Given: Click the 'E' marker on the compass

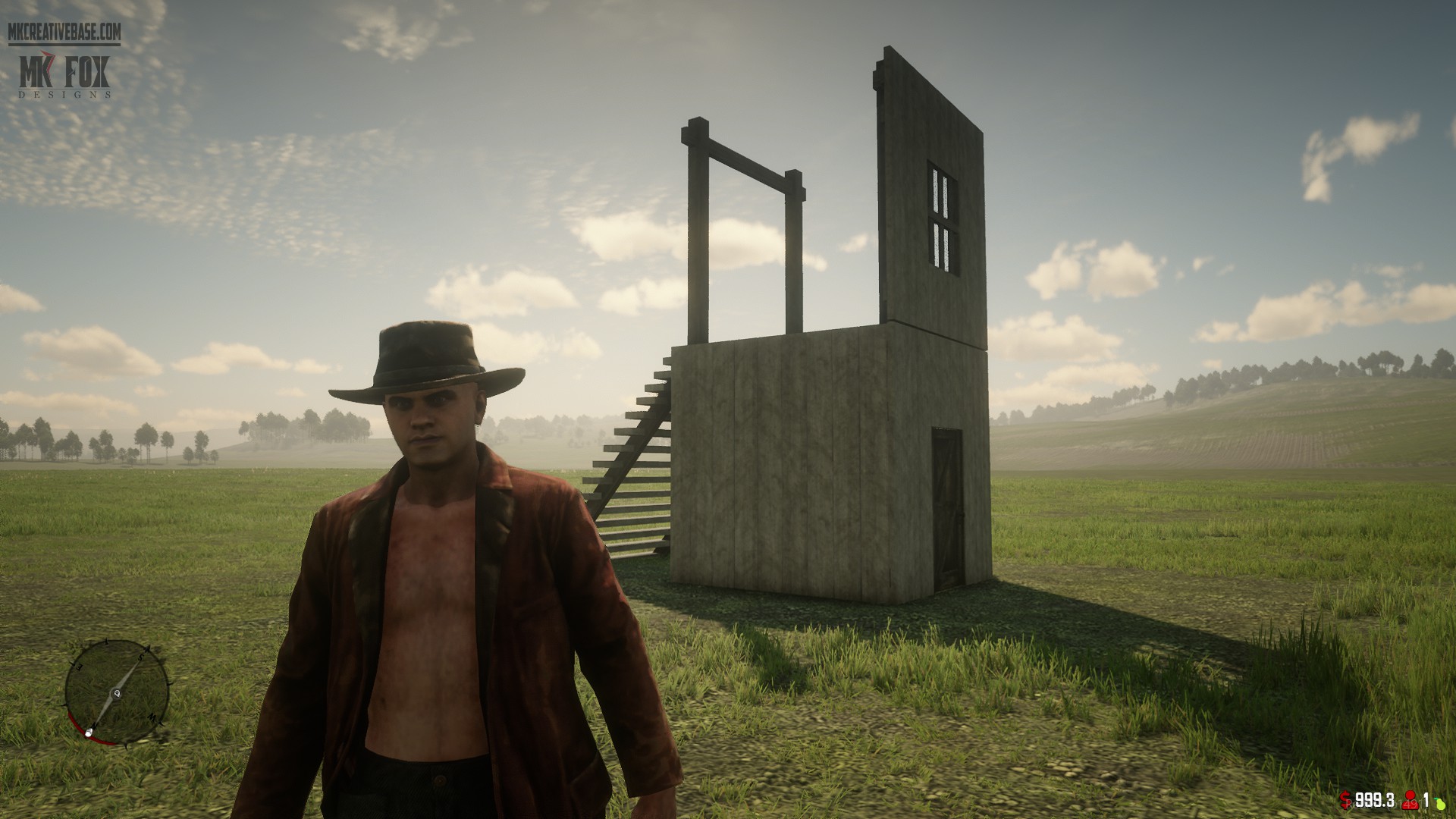Looking at the screenshot, I should [79, 667].
